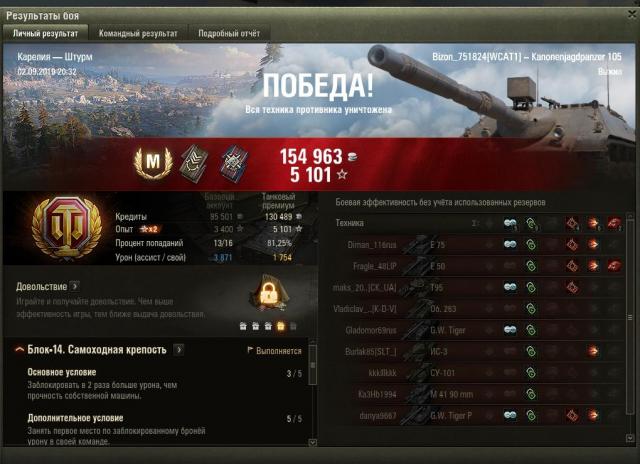Close the battle results window
The width and height of the screenshot is (640, 464).
coord(629,15)
